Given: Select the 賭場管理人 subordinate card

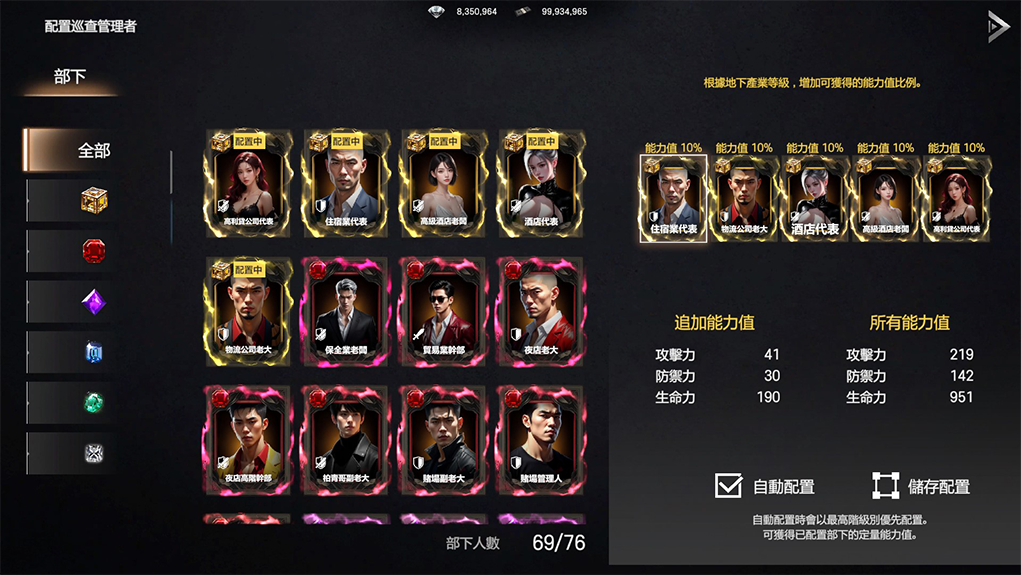Looking at the screenshot, I should click(x=541, y=440).
